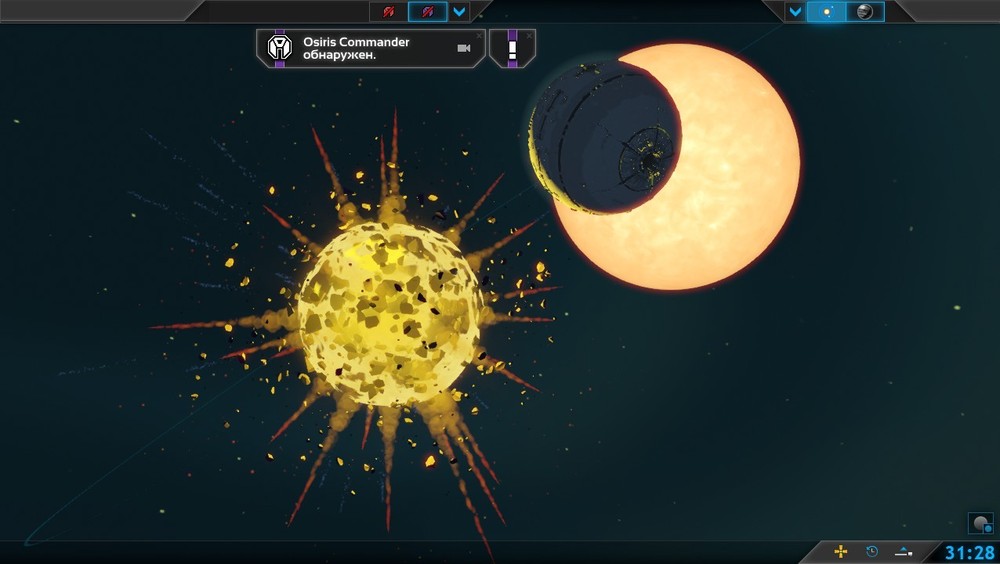Switch to the gray planet view

click(865, 12)
